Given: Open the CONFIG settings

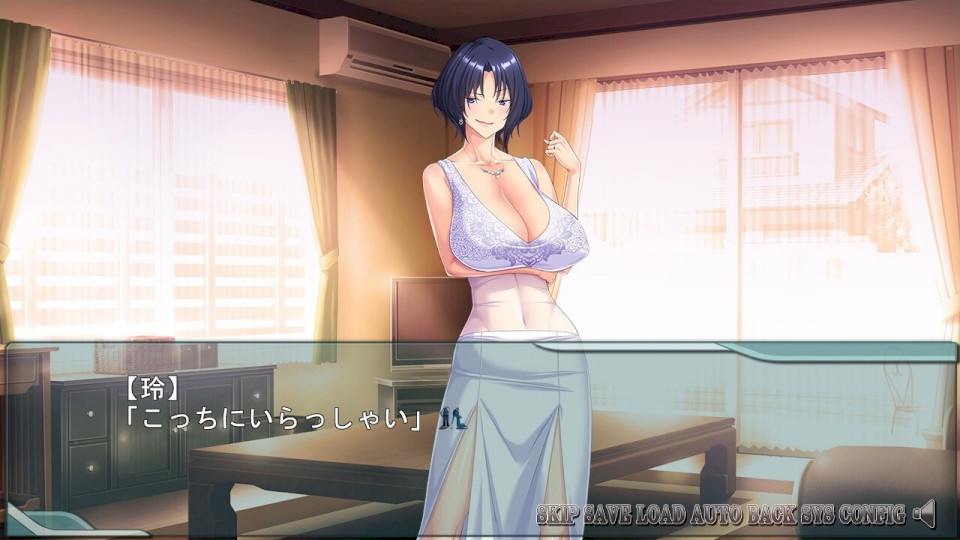Looking at the screenshot, I should click(x=872, y=515).
